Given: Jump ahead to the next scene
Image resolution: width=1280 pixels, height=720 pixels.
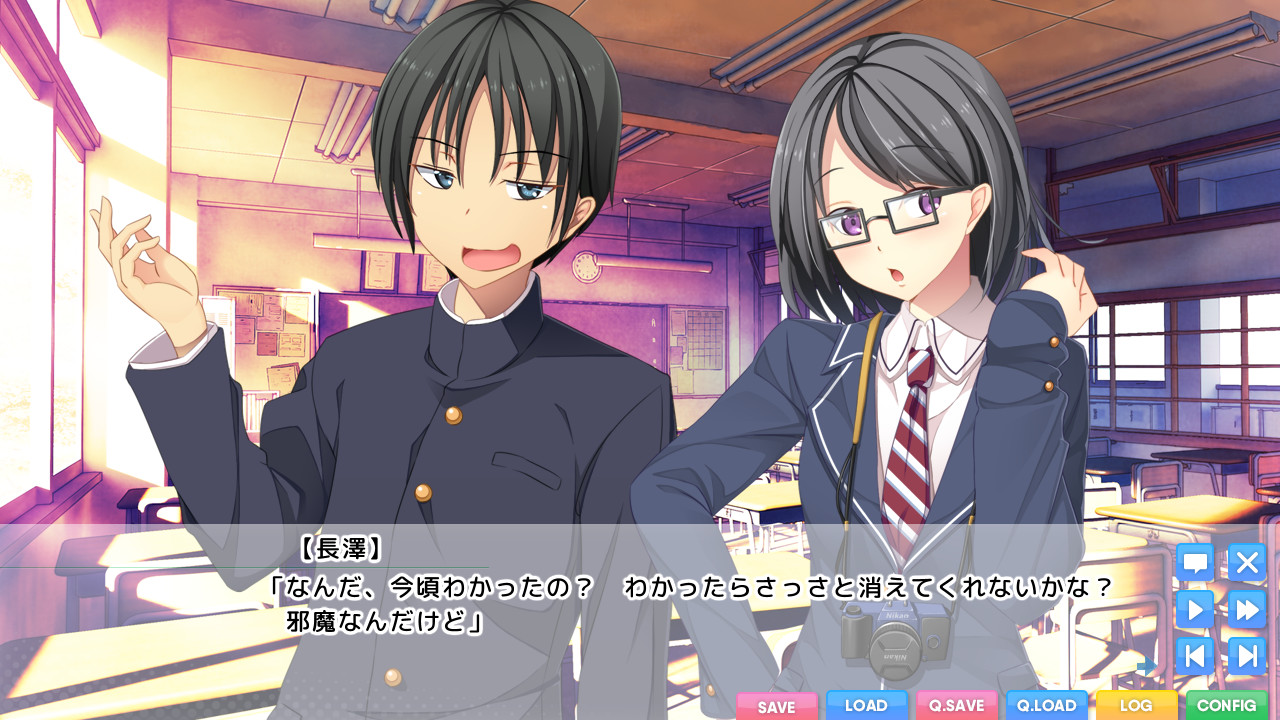Looking at the screenshot, I should click(1246, 656).
